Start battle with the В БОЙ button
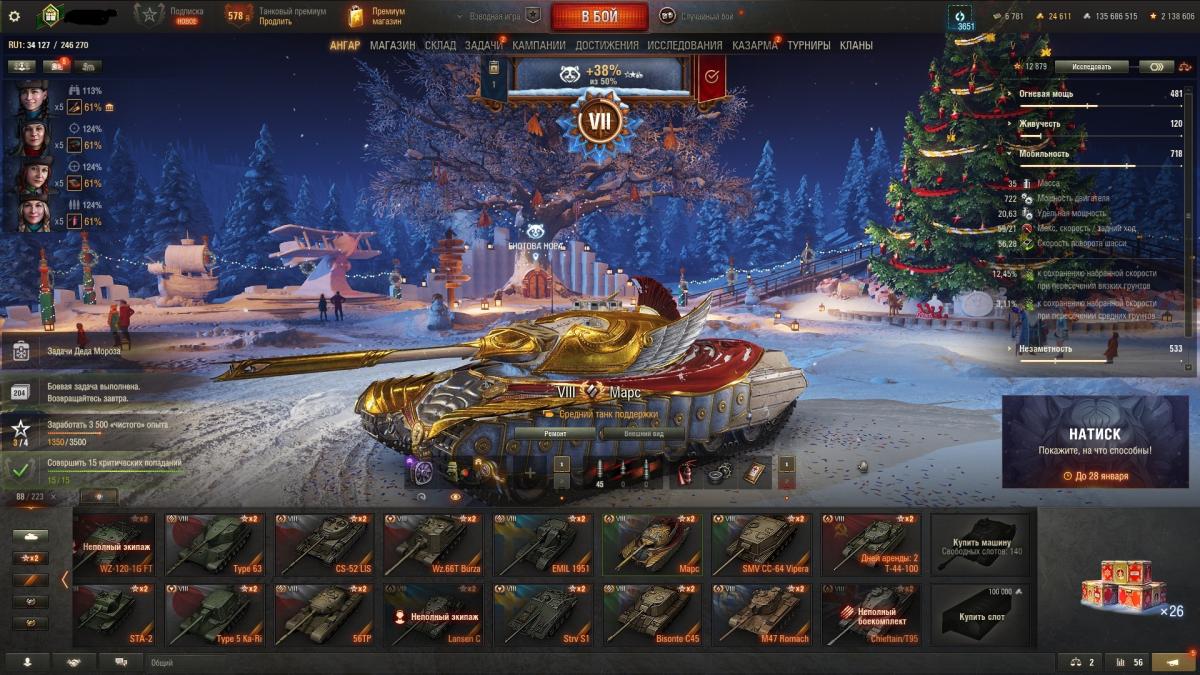Viewport: 1200px width, 675px height. click(x=599, y=16)
